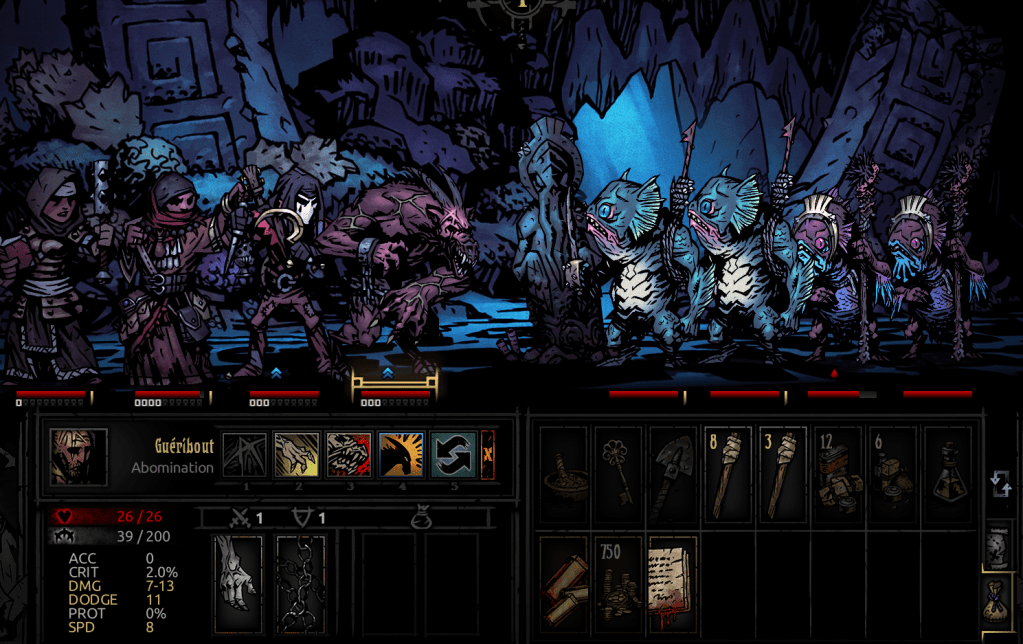Inspect the chains armor slot

300,584
